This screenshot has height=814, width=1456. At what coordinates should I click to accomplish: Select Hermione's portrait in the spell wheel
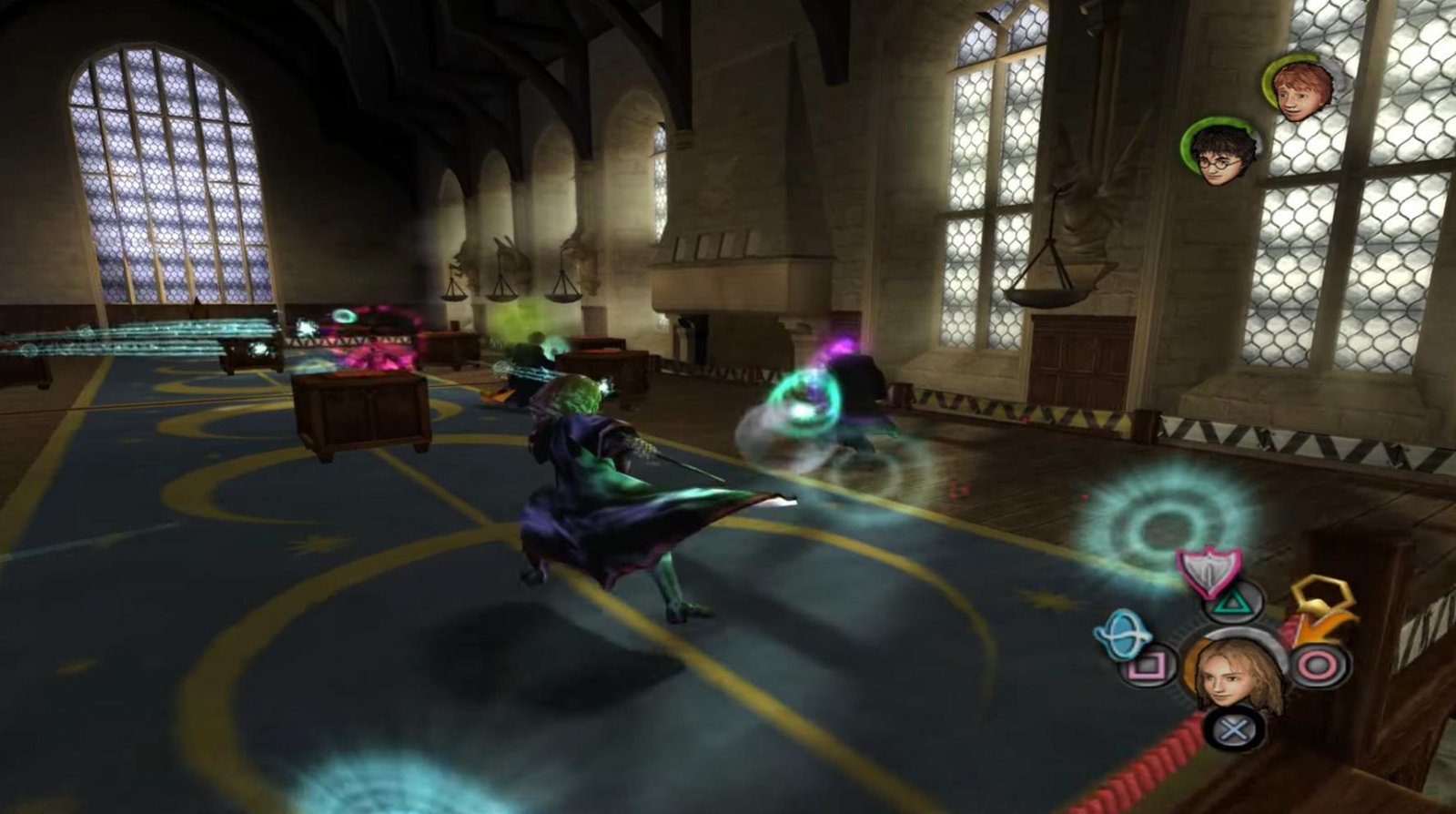1236,676
